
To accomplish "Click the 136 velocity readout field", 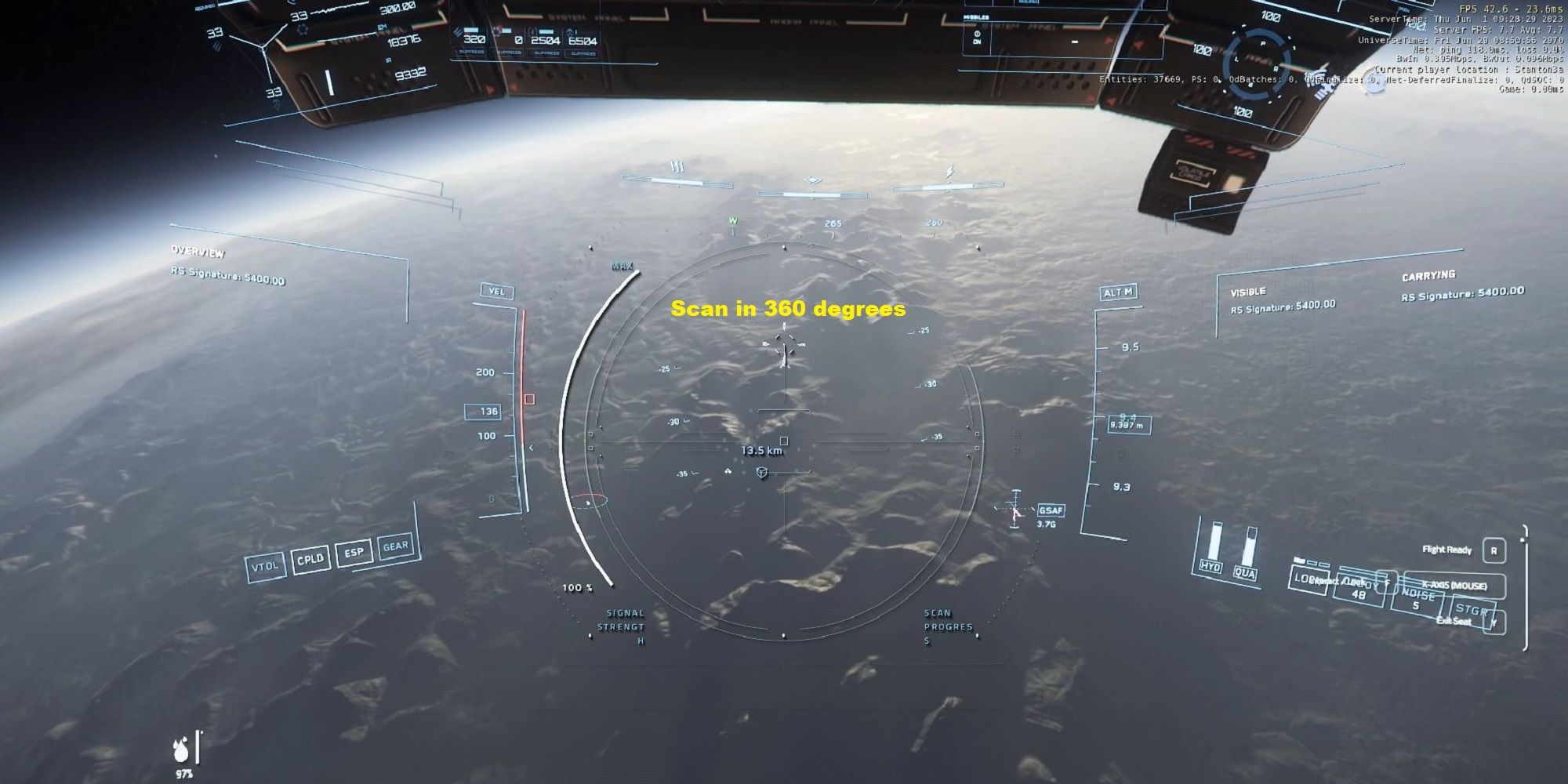I will coord(485,410).
